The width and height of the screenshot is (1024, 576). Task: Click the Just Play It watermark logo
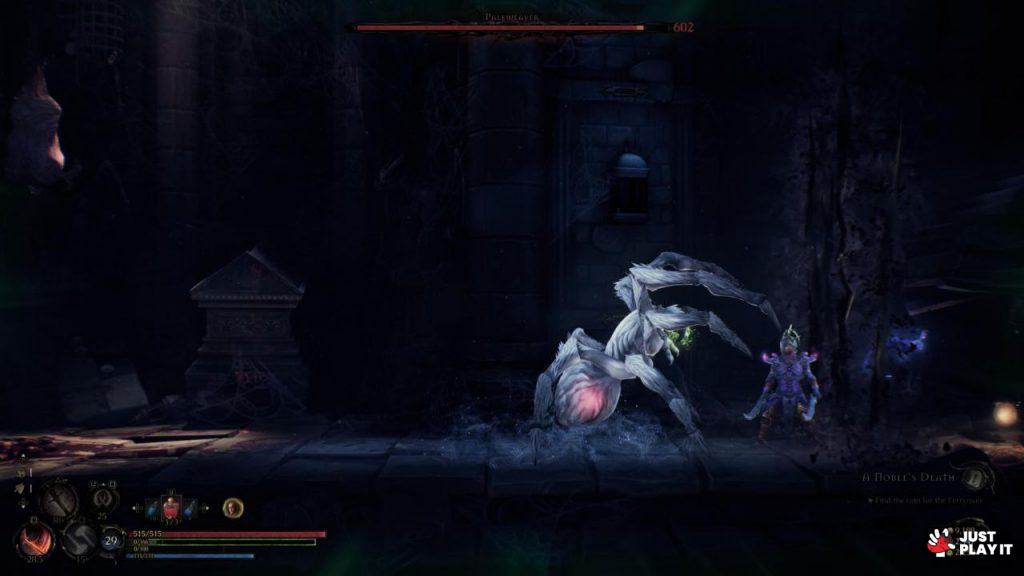pos(970,542)
